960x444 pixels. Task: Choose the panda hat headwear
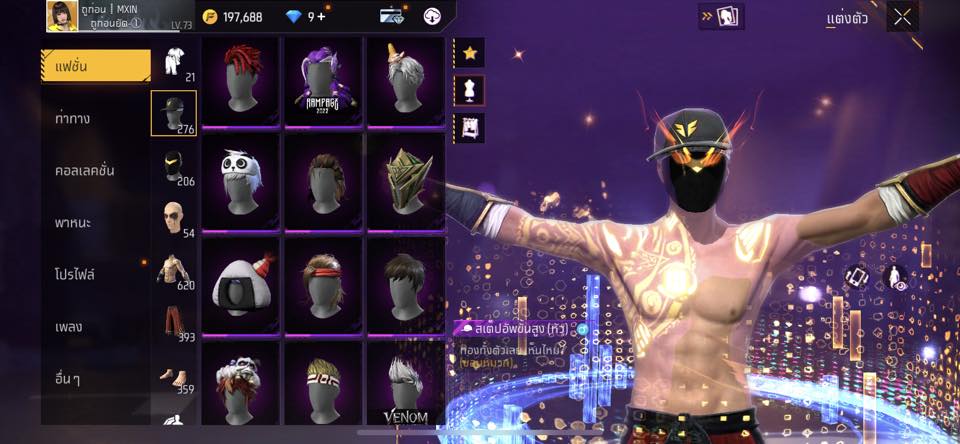coord(240,180)
